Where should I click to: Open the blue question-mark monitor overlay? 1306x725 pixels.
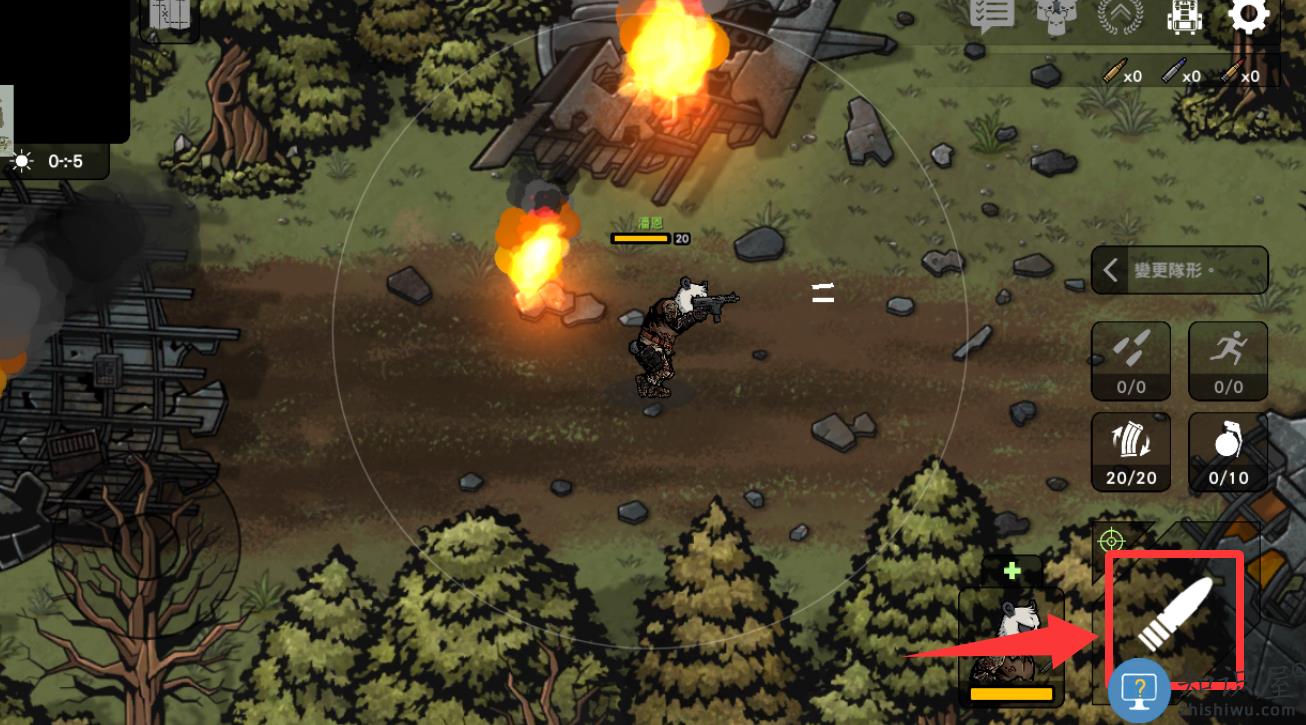click(x=1139, y=690)
